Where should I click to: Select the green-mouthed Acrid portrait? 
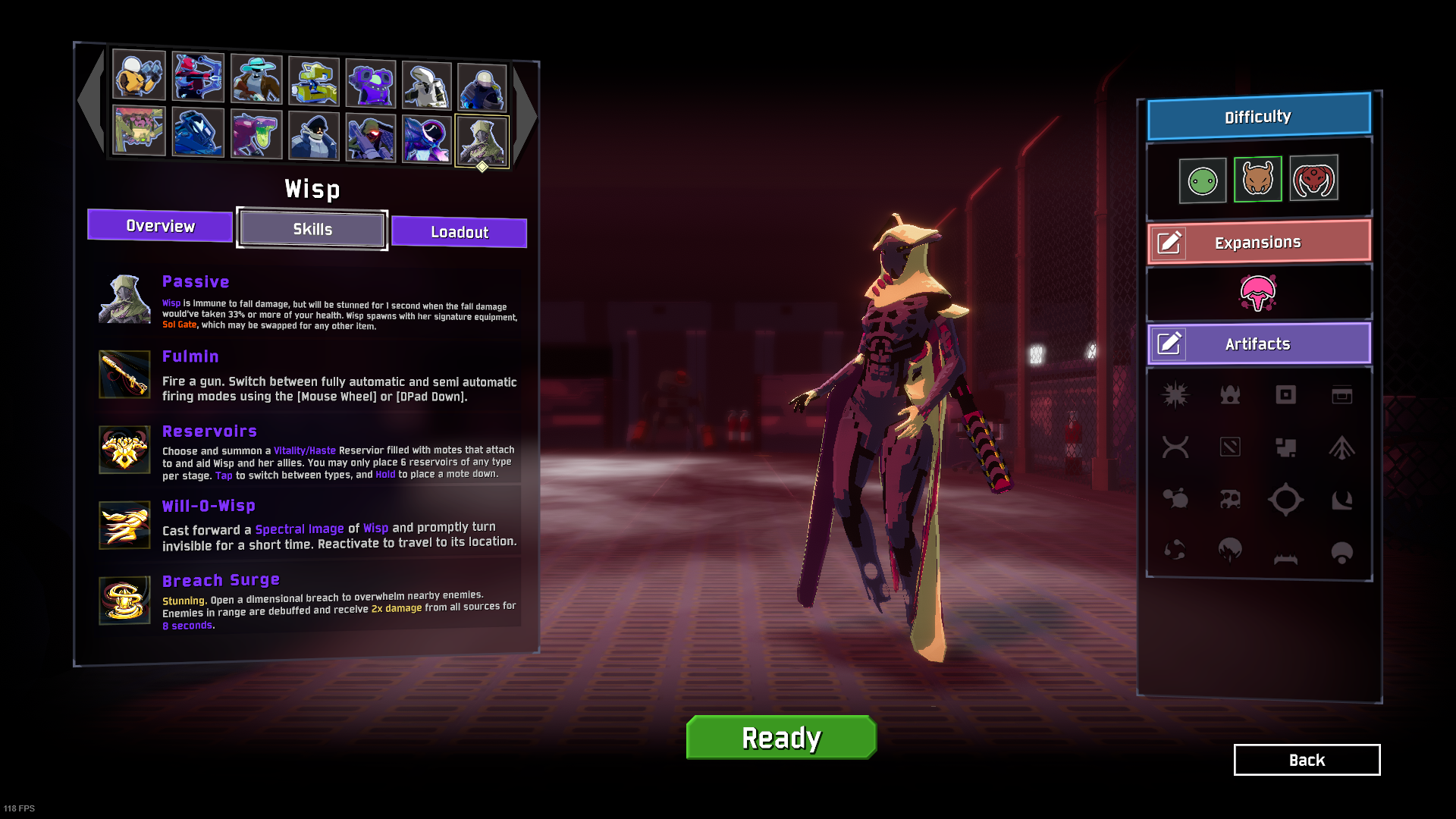[x=256, y=134]
